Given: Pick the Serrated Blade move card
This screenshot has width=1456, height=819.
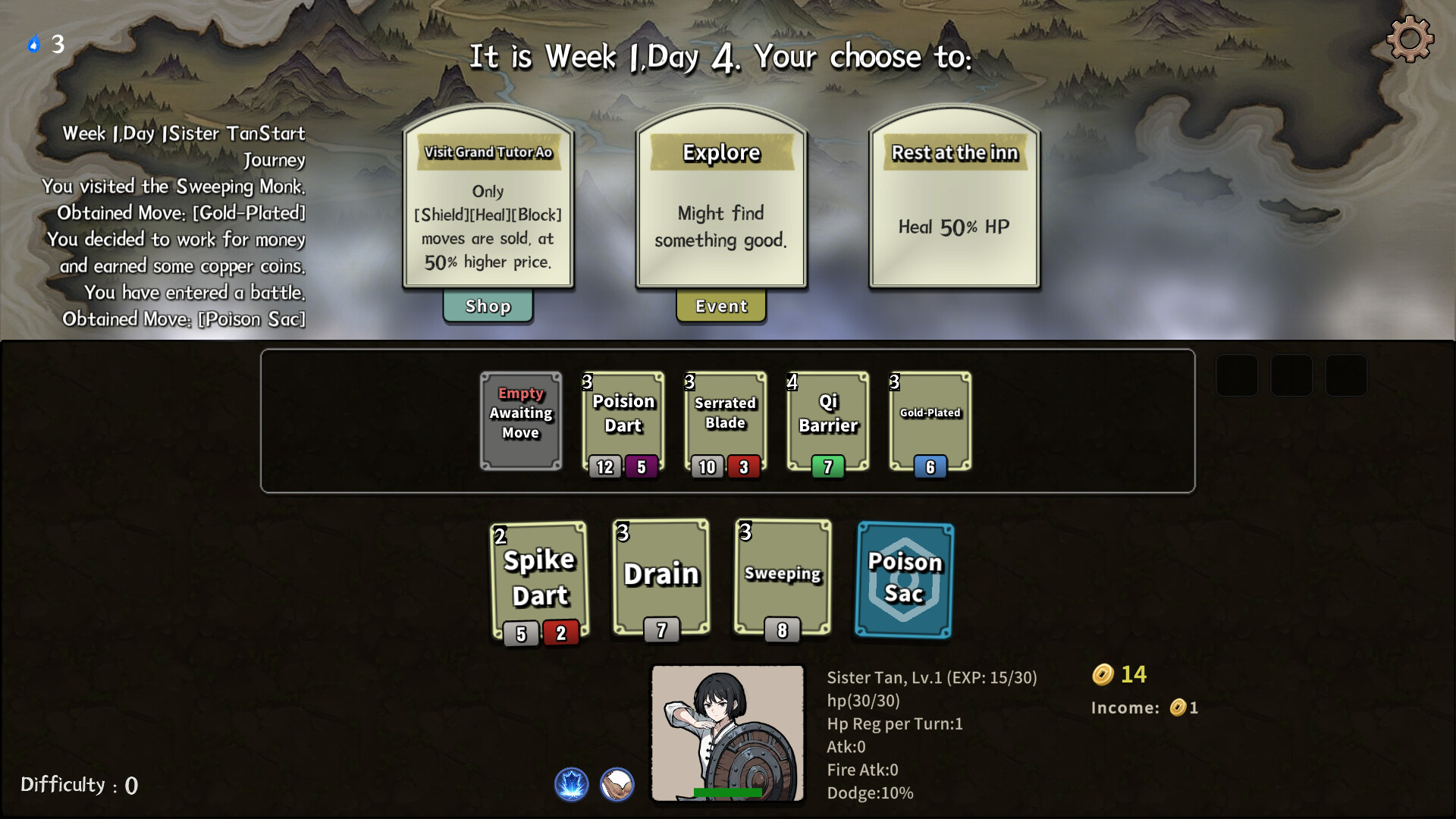Looking at the screenshot, I should (x=726, y=421).
